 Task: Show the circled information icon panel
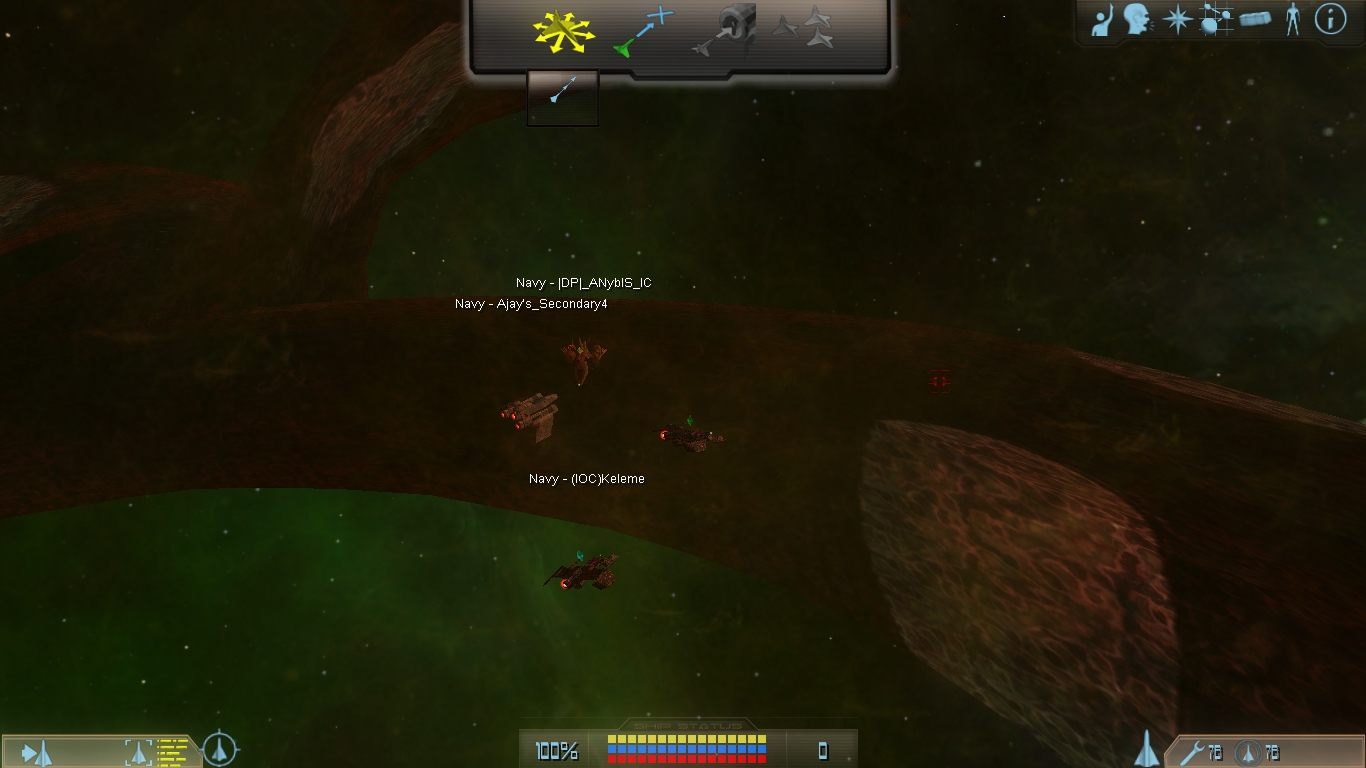coord(1330,19)
